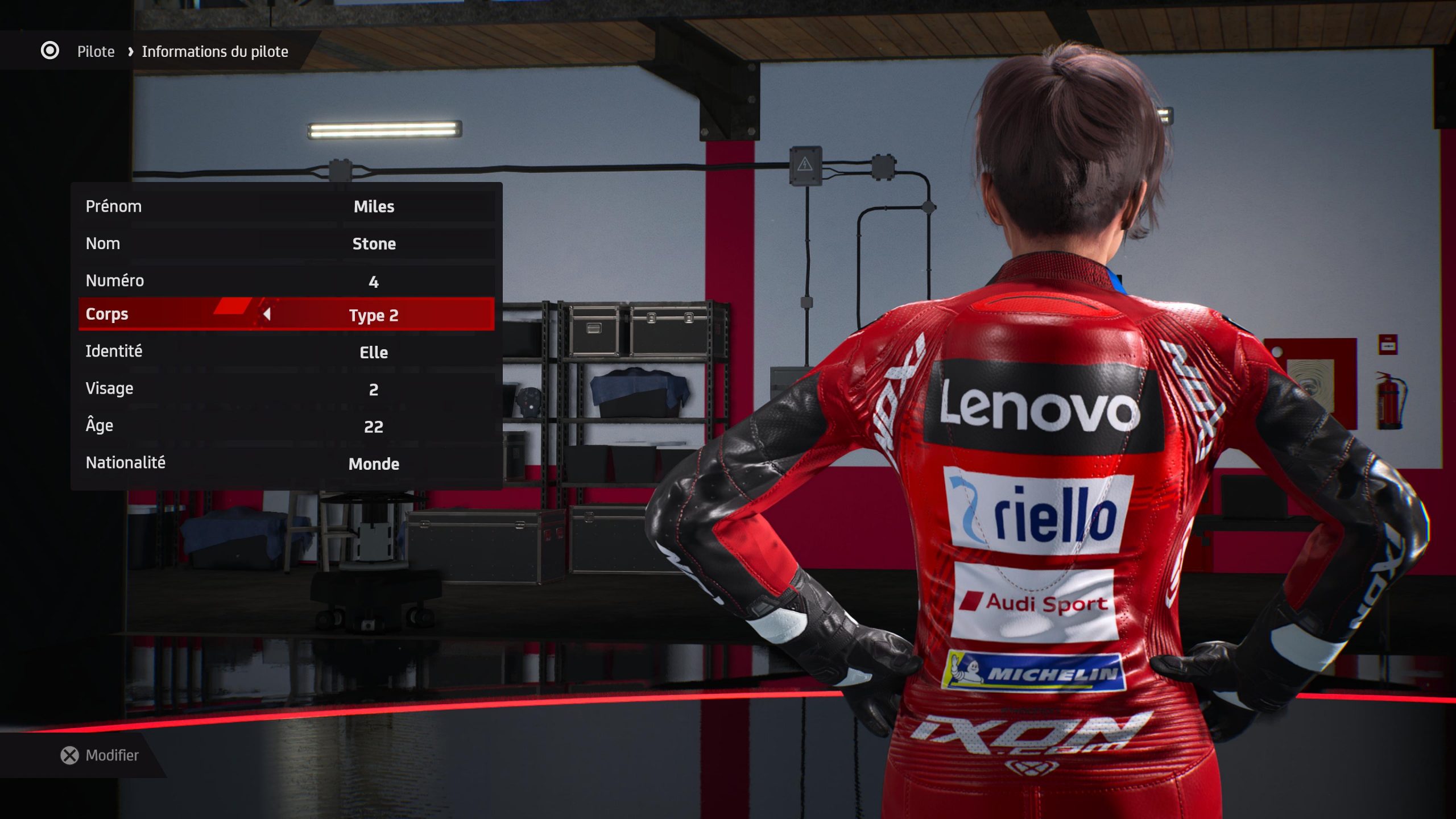
Task: Click the left arrow beside Type 2
Action: [267, 315]
